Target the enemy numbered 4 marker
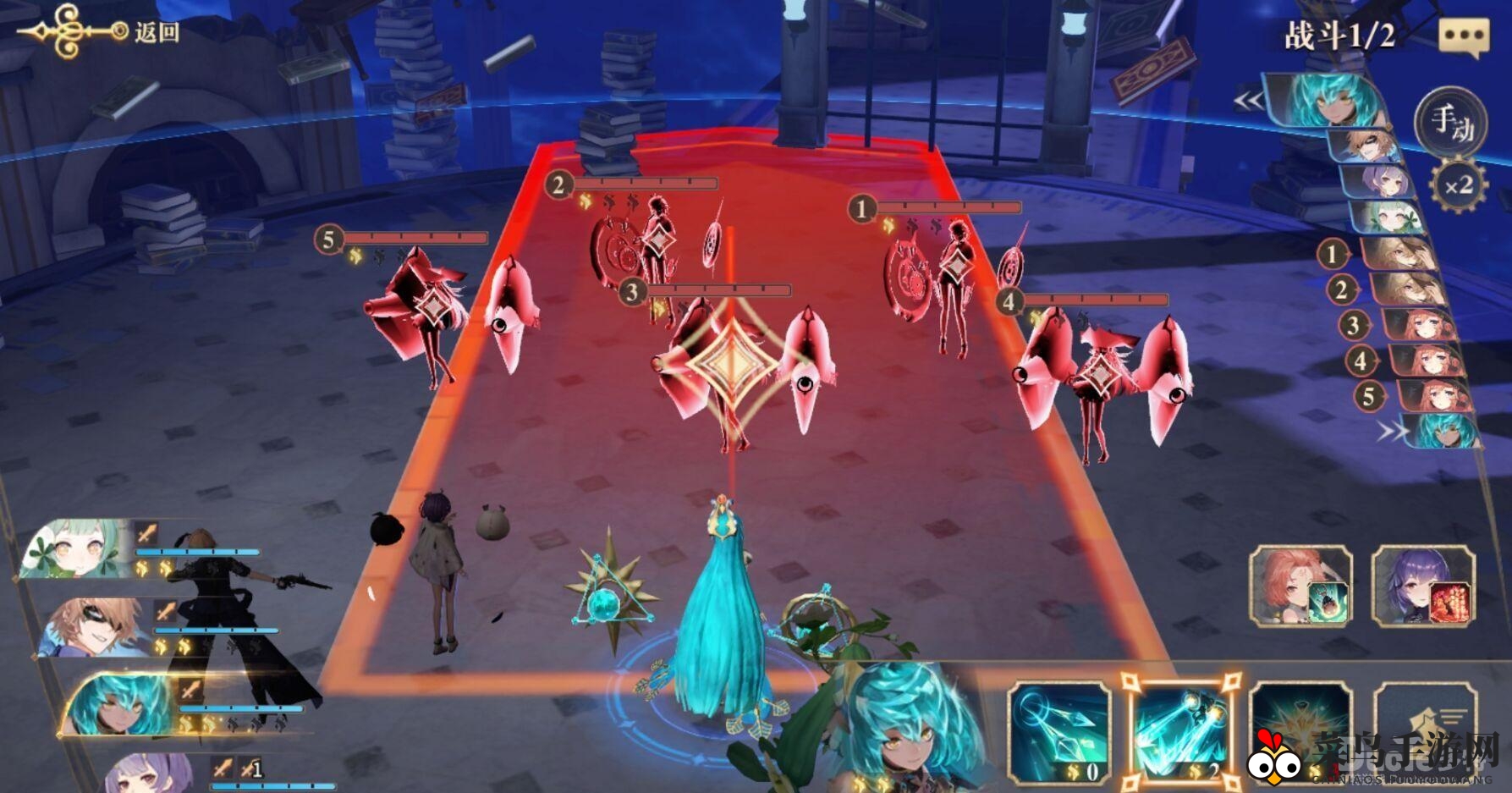The width and height of the screenshot is (1512, 793). [1008, 301]
